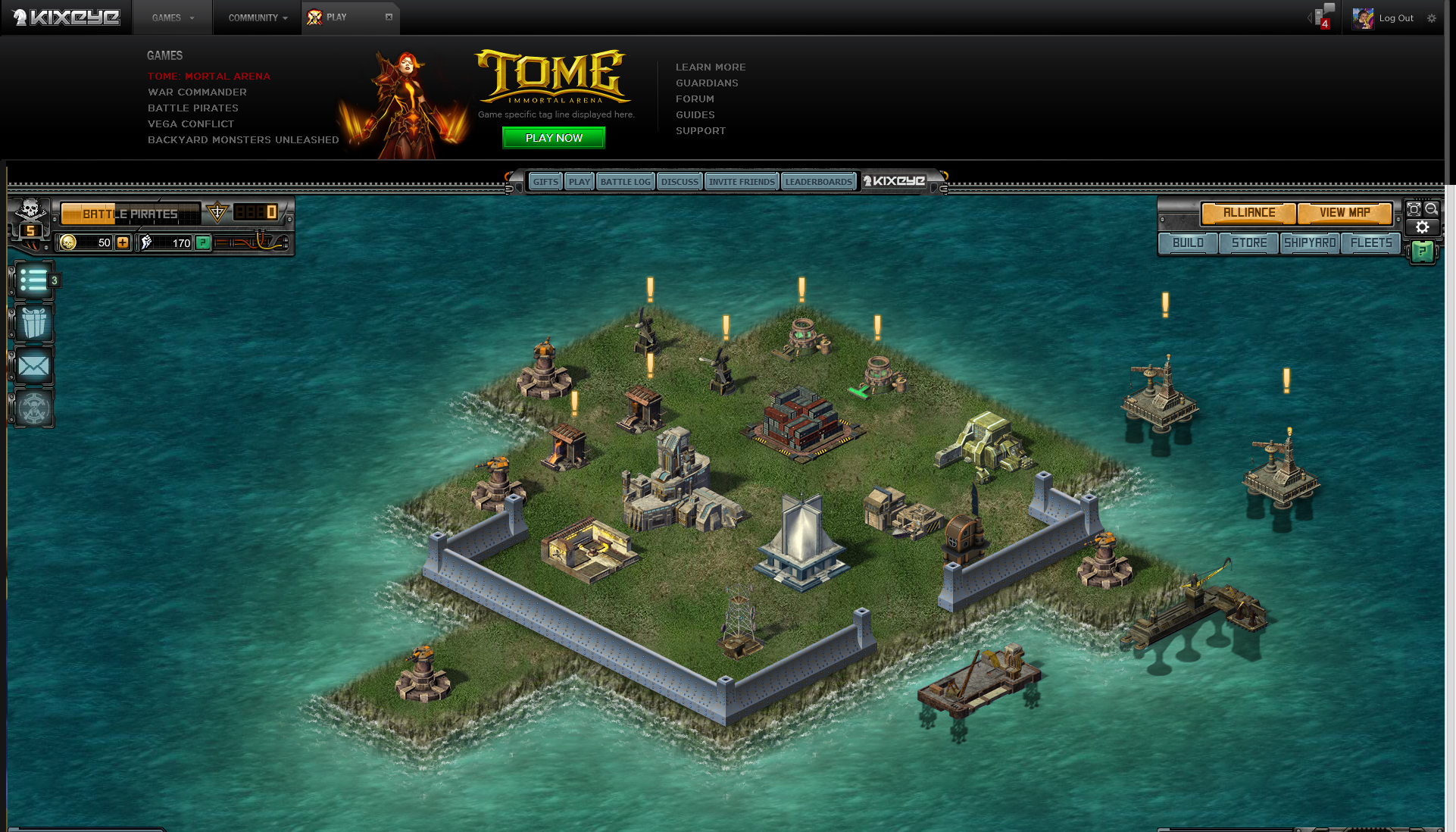Go to the Shipyard
This screenshot has height=832, width=1456.
[1310, 243]
